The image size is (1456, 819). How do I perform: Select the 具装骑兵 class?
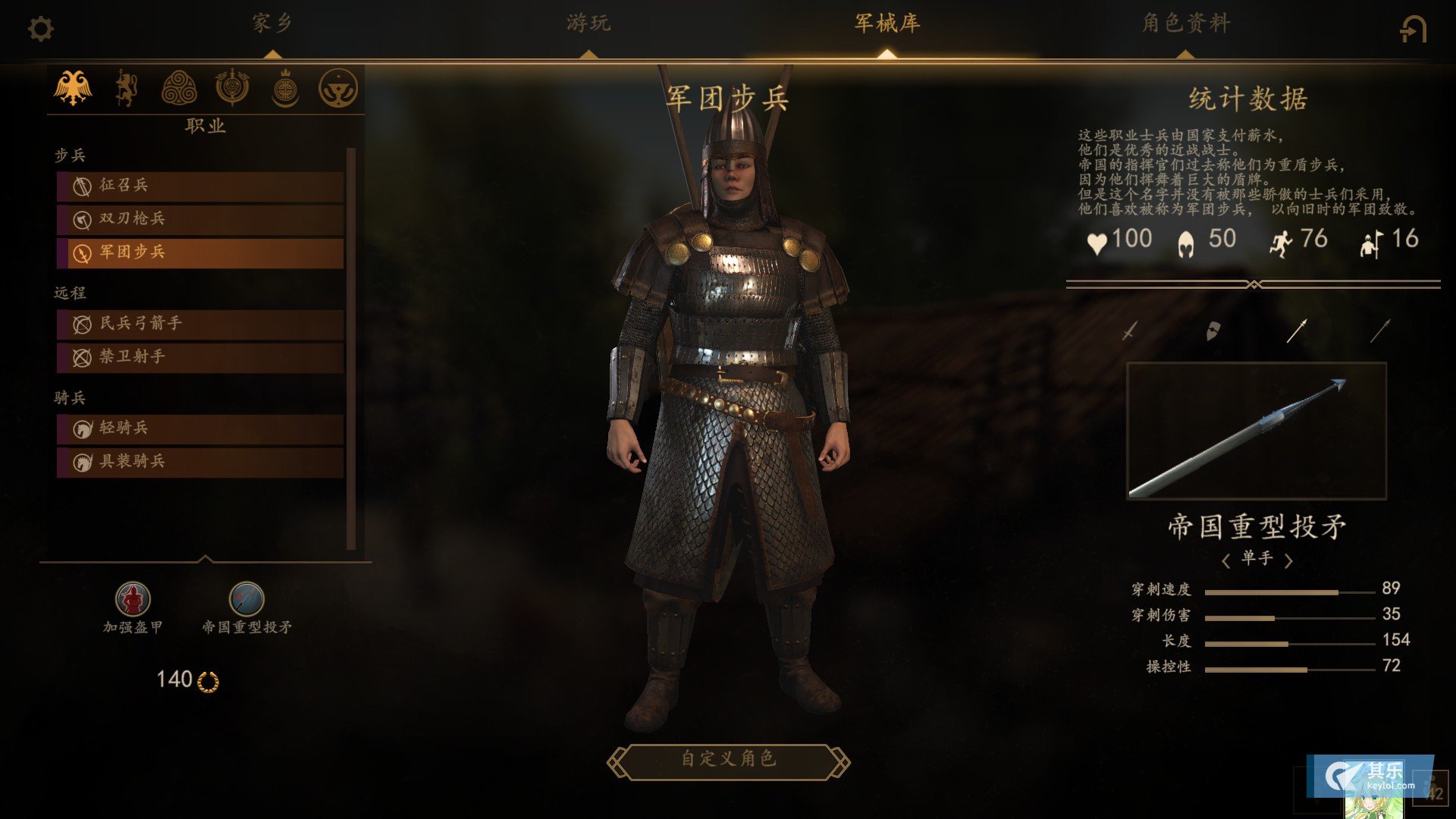pyautogui.click(x=200, y=462)
